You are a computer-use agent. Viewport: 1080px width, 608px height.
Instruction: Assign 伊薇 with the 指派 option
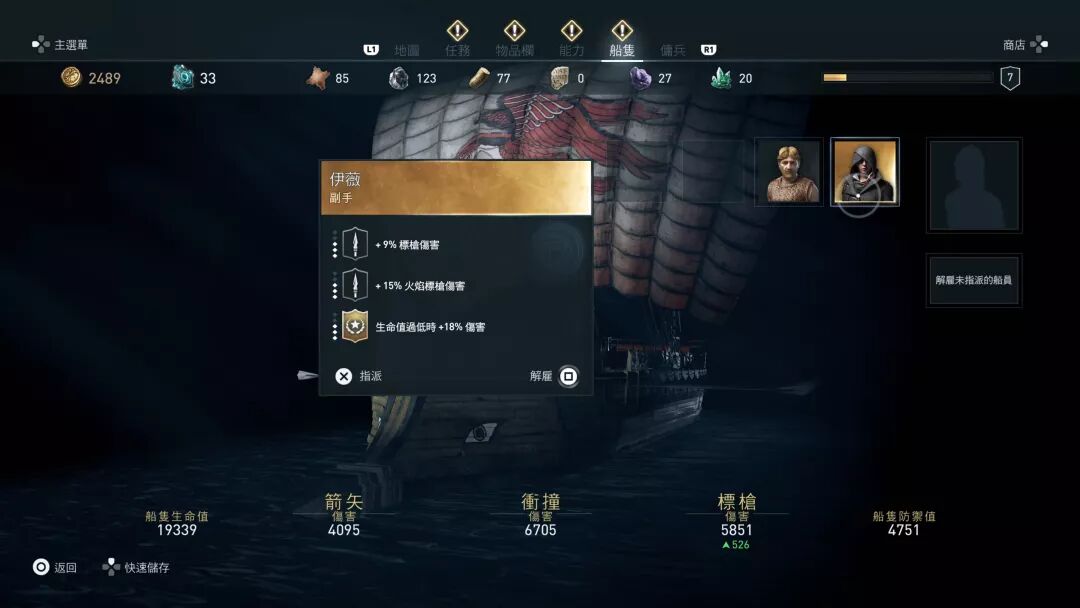coord(359,376)
